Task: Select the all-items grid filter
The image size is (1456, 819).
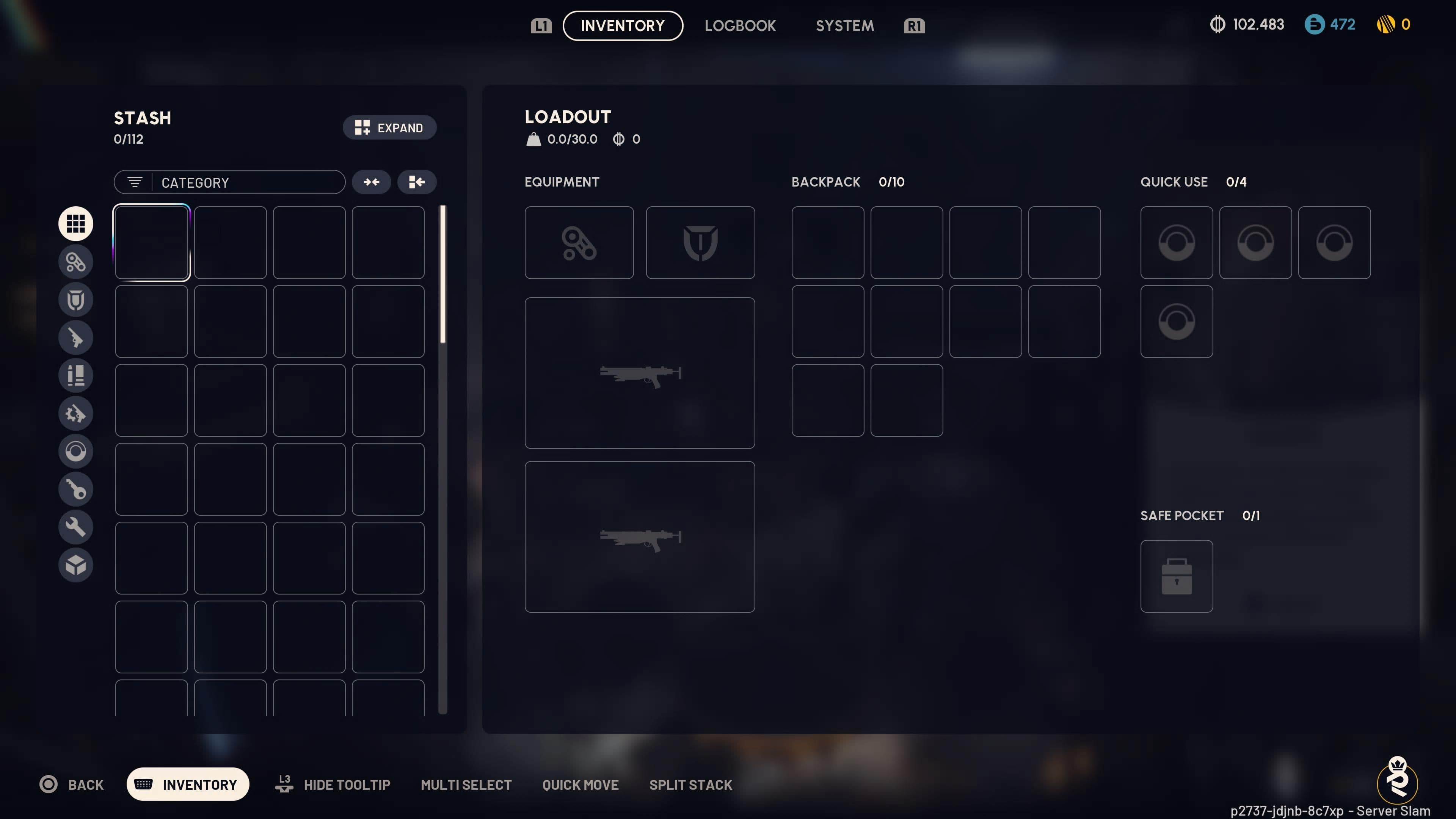Action: click(76, 223)
